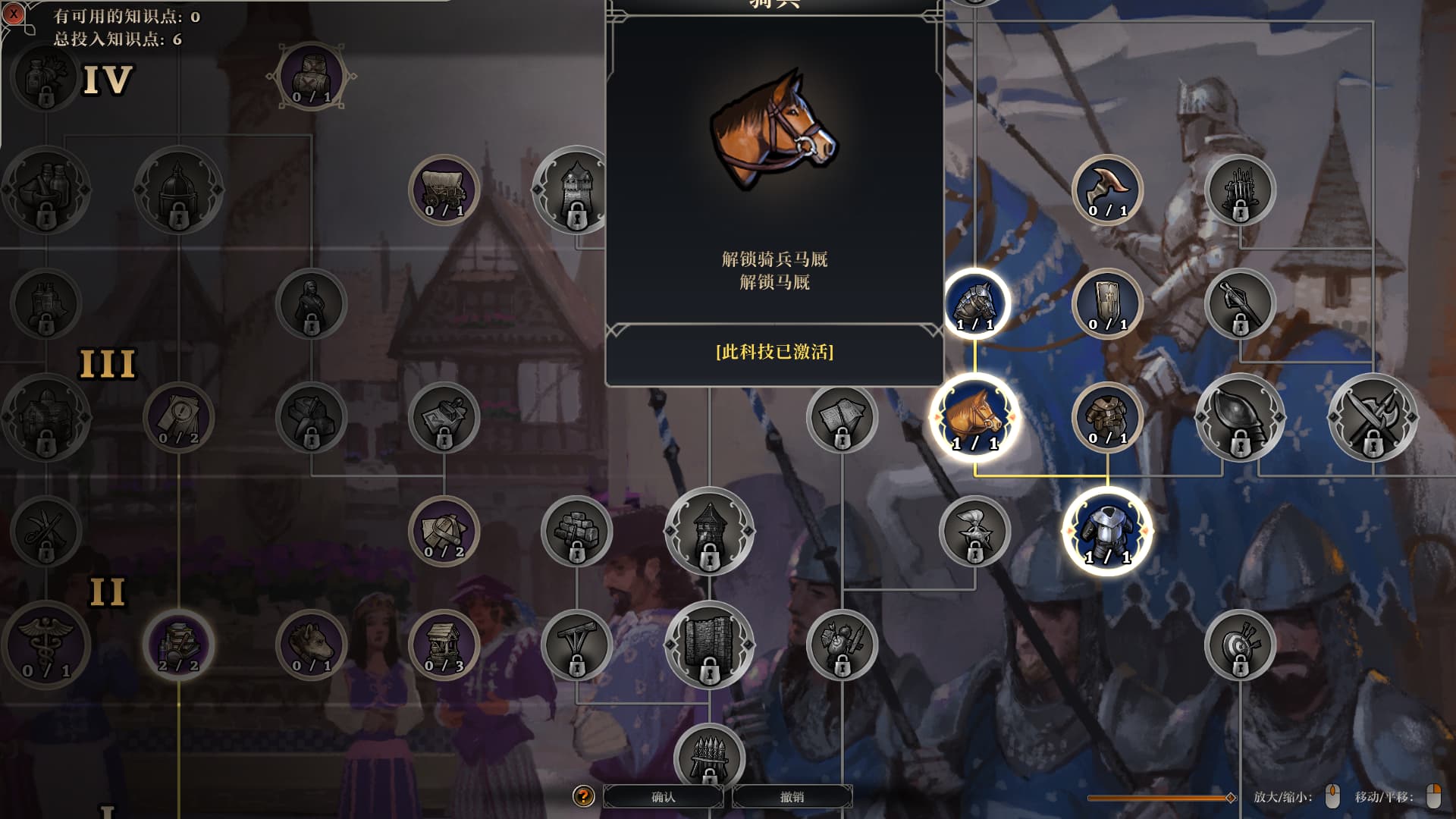This screenshot has width=1456, height=819.
Task: Choose the armored horse barding node
Action: pyautogui.click(x=974, y=303)
